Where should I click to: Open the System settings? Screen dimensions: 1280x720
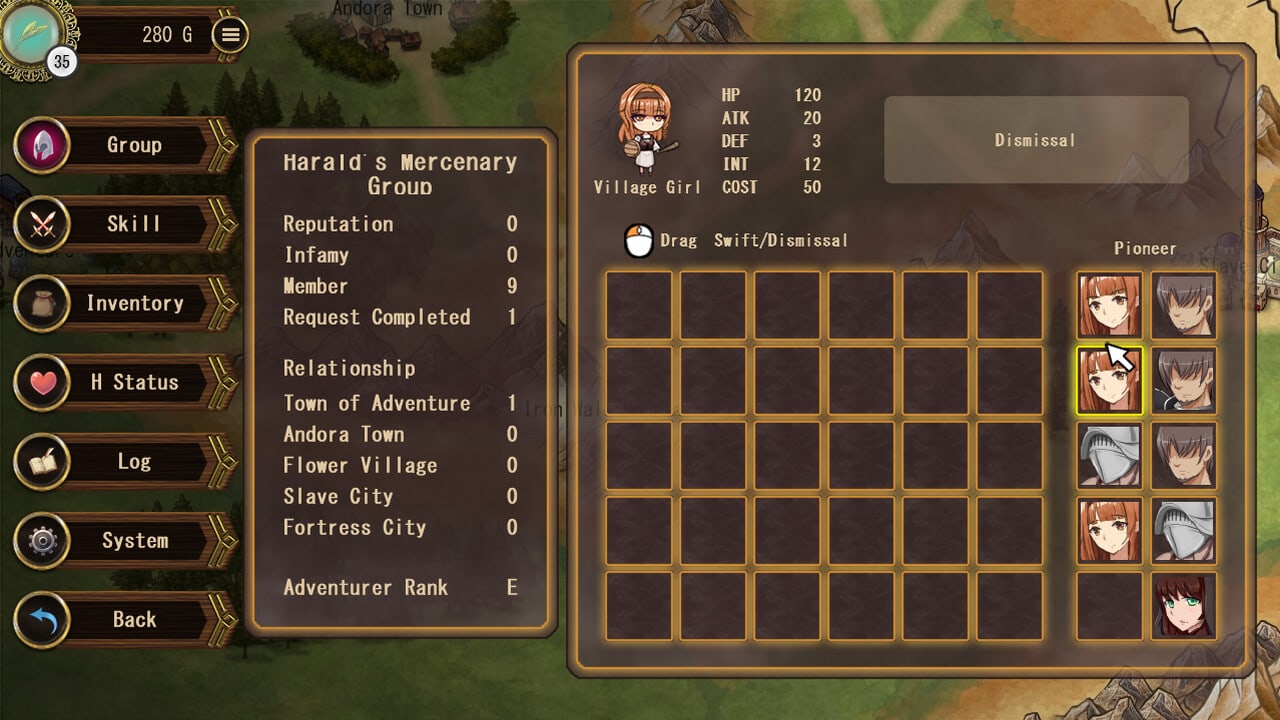[133, 540]
